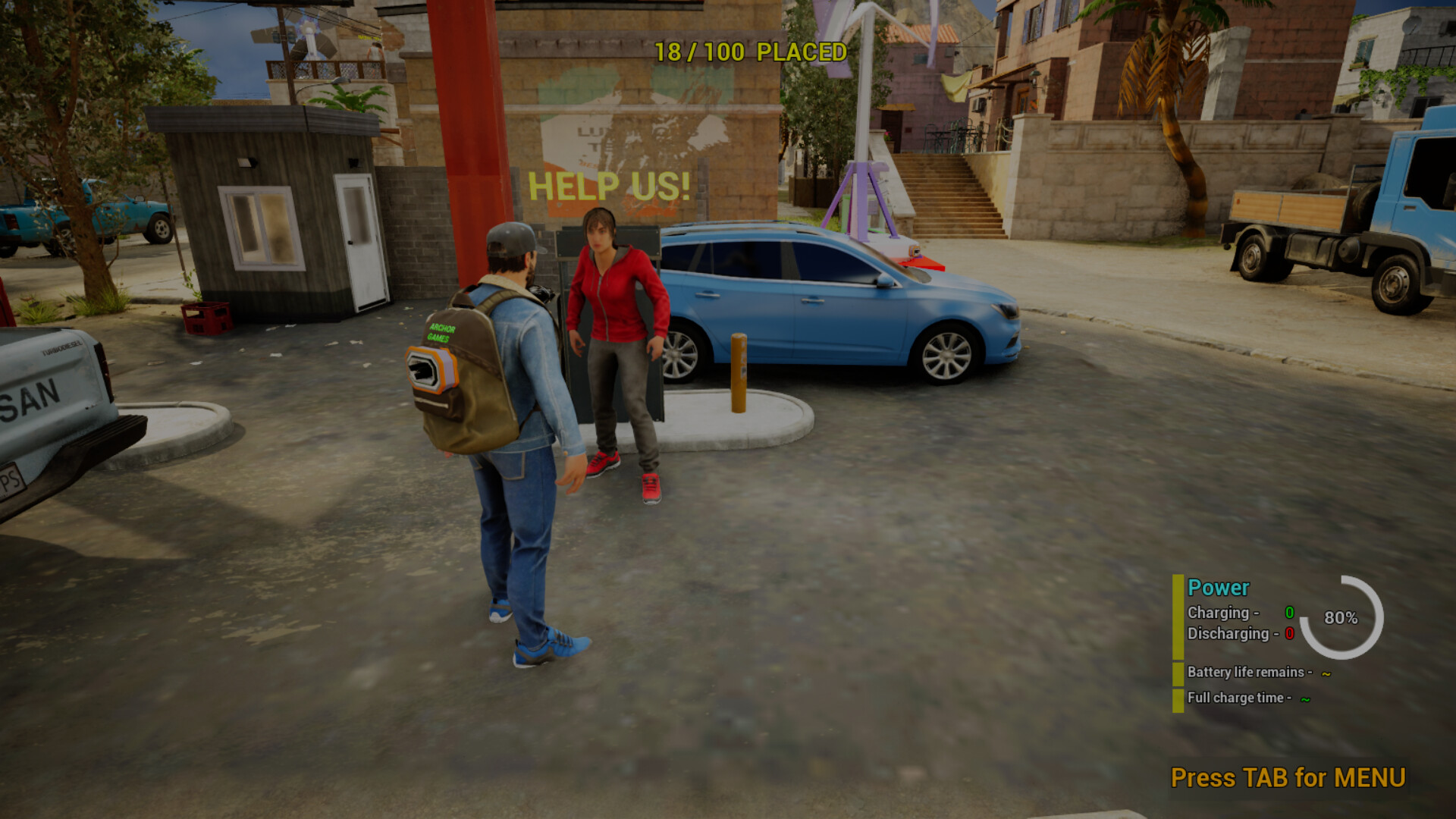Toggle the yellow bar beside Battery life remains
Viewport: 1456px width, 819px height.
[x=1178, y=673]
